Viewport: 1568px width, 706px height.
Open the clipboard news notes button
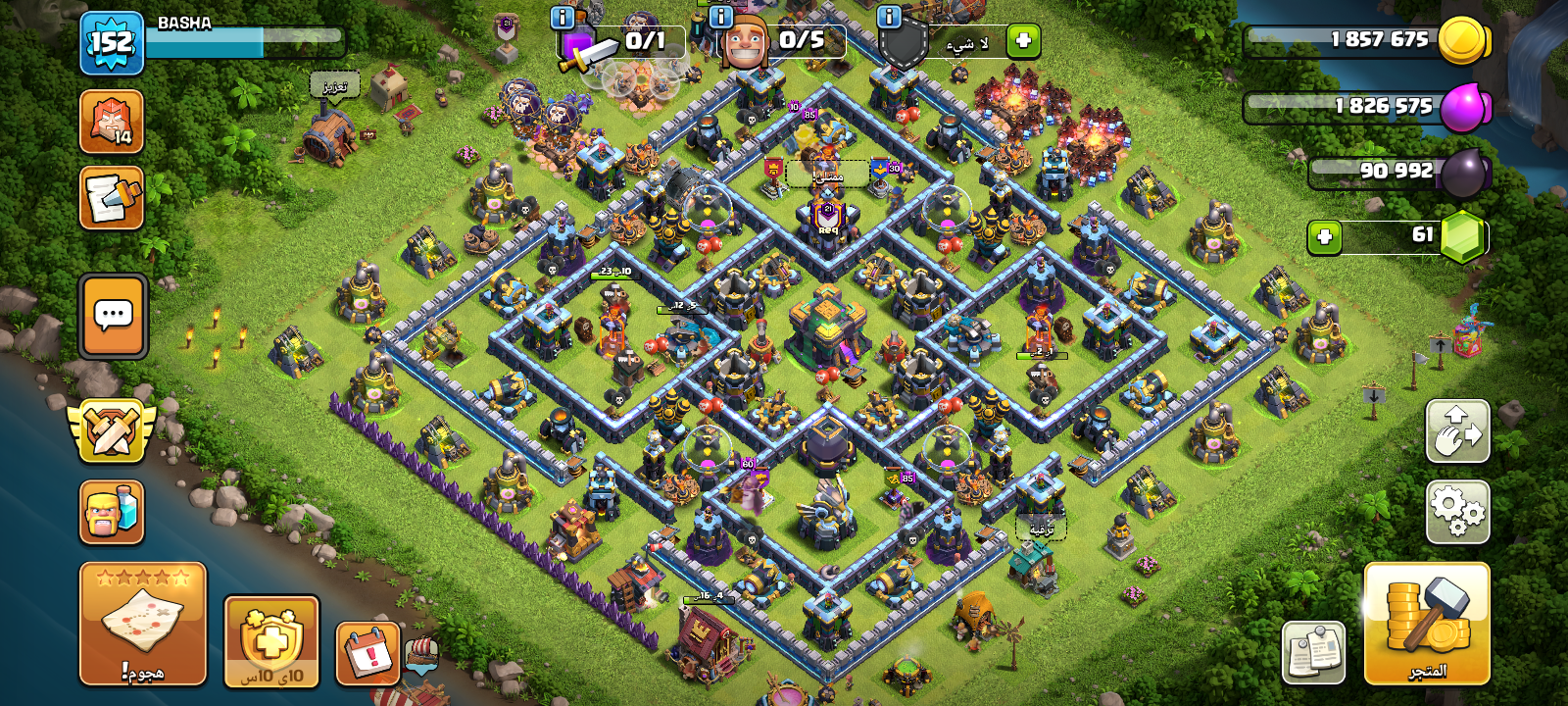1313,652
